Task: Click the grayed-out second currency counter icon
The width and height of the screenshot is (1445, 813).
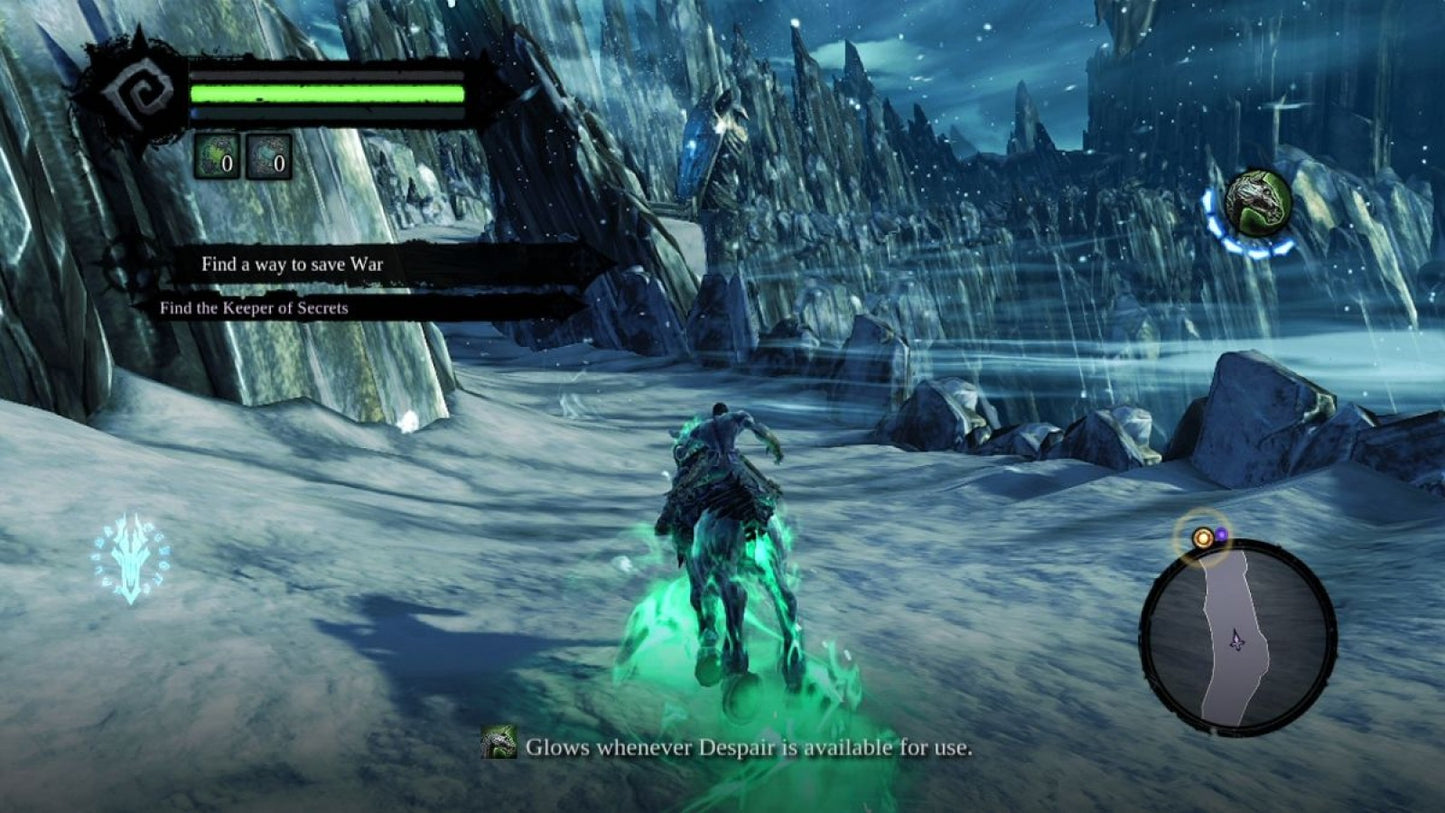Action: tap(268, 157)
